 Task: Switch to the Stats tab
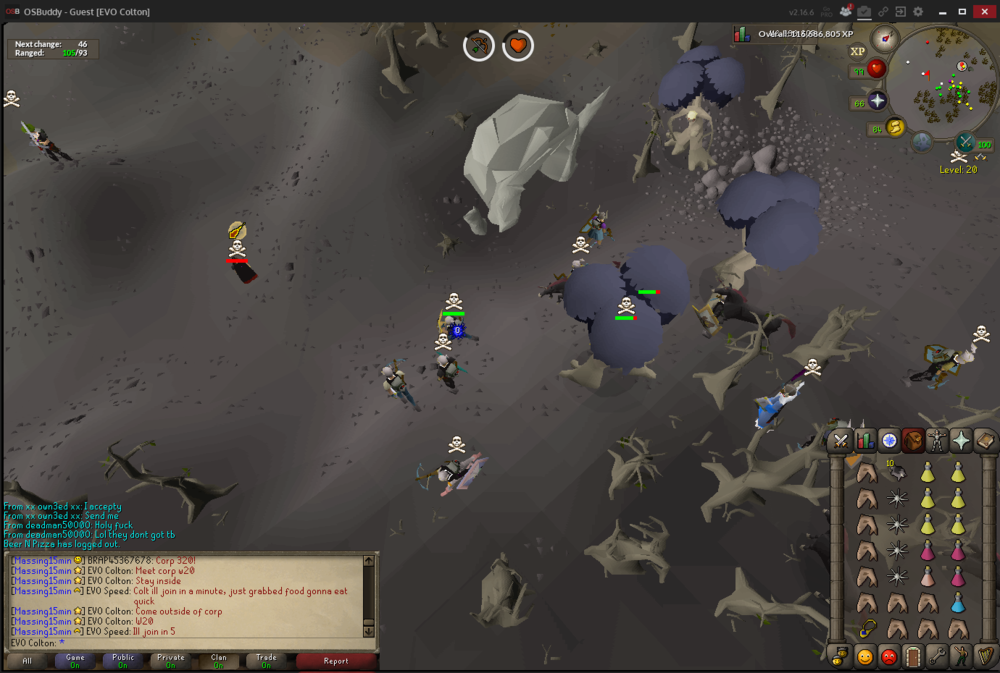click(x=866, y=440)
